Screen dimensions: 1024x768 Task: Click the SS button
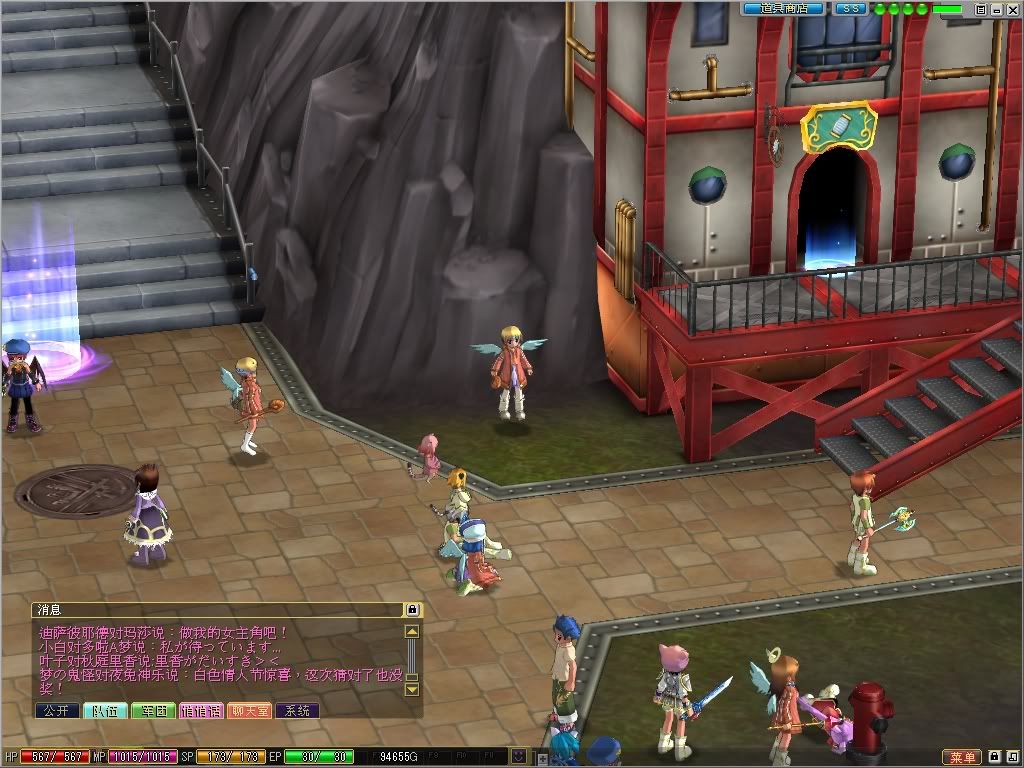pos(850,9)
